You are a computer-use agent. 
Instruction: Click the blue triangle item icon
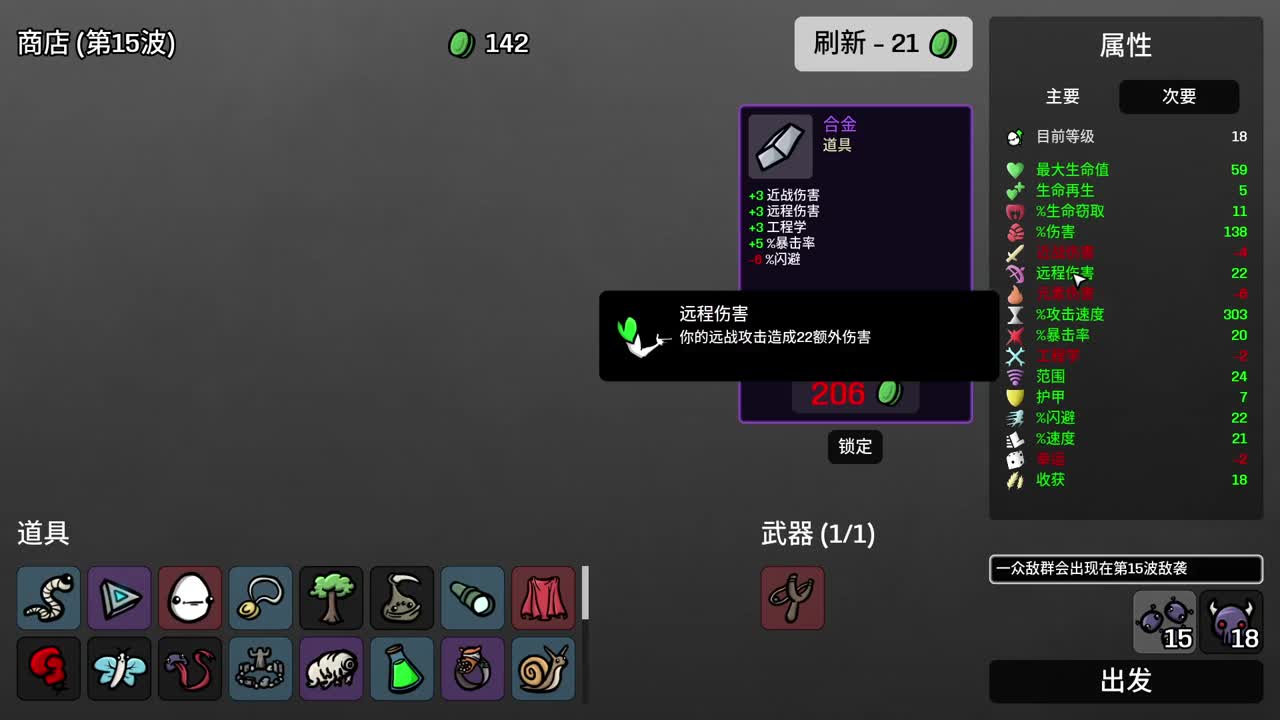coord(119,598)
